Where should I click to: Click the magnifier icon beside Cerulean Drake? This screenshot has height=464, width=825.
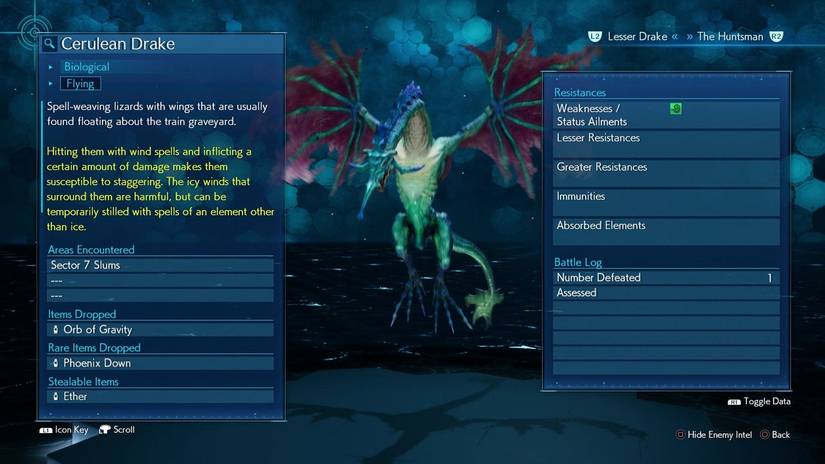click(49, 44)
